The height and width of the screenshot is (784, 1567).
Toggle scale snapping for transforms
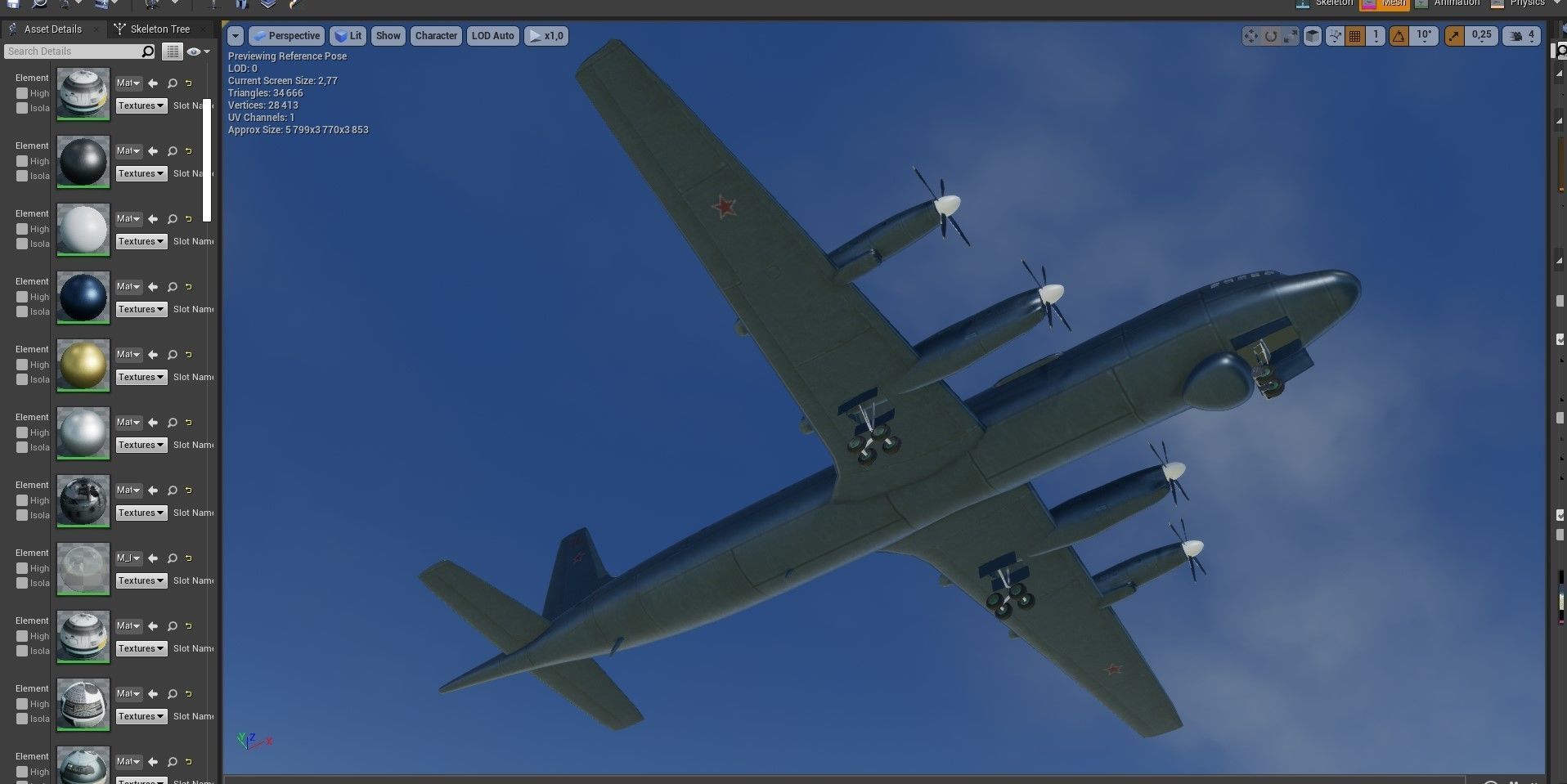(x=1455, y=35)
